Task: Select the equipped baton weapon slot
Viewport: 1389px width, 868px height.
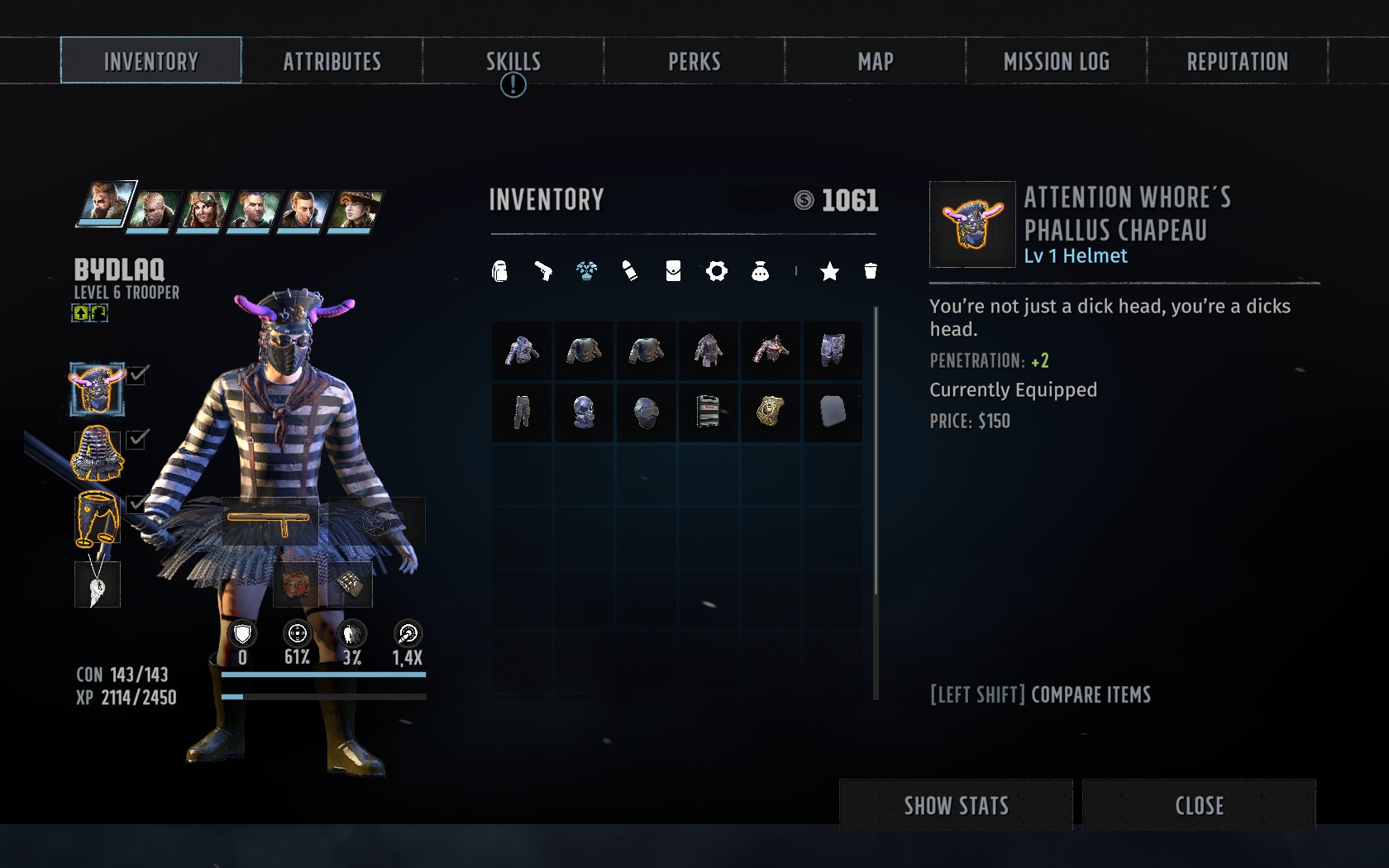Action: tap(270, 522)
